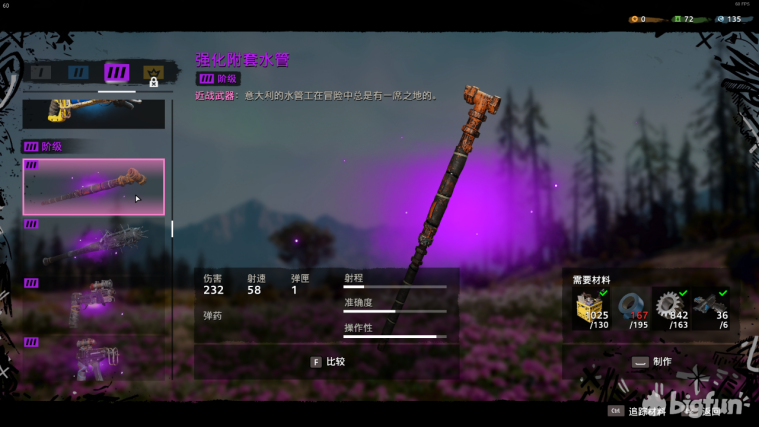The width and height of the screenshot is (759, 427).
Task: Select the locked gold elite tier tab
Action: click(x=153, y=73)
